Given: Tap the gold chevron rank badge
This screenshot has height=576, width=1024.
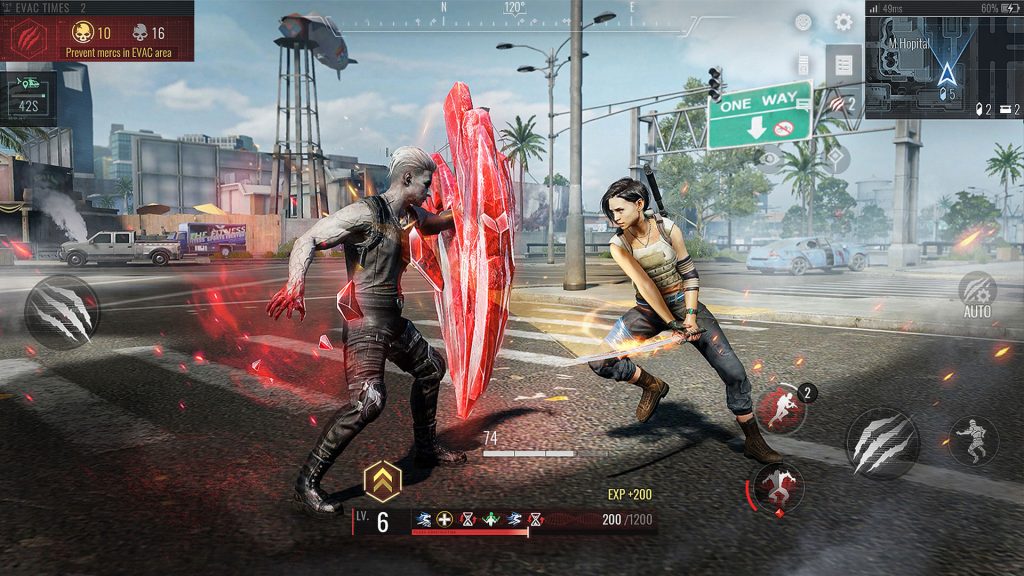Looking at the screenshot, I should pyautogui.click(x=382, y=481).
